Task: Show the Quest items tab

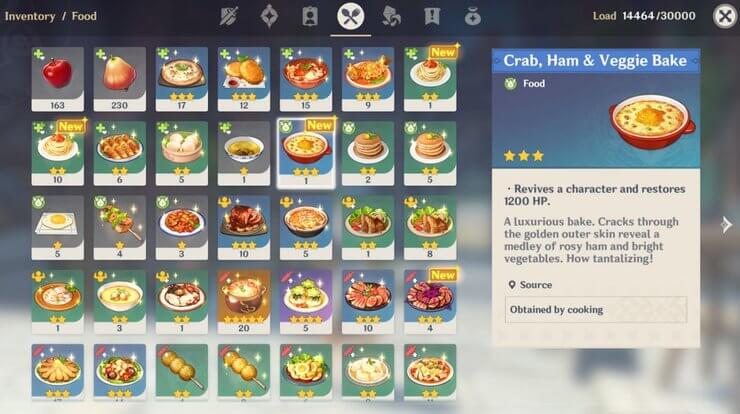Action: click(432, 16)
